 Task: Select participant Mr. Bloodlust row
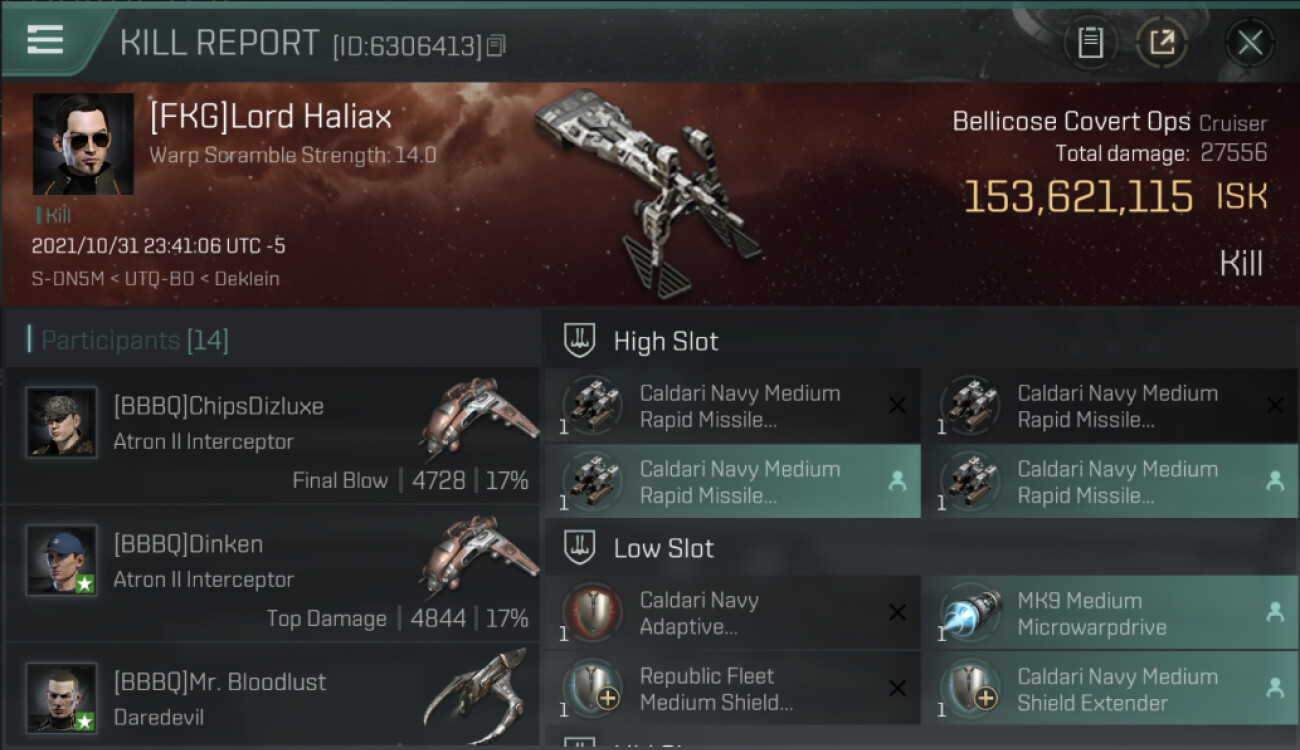pyautogui.click(x=272, y=695)
